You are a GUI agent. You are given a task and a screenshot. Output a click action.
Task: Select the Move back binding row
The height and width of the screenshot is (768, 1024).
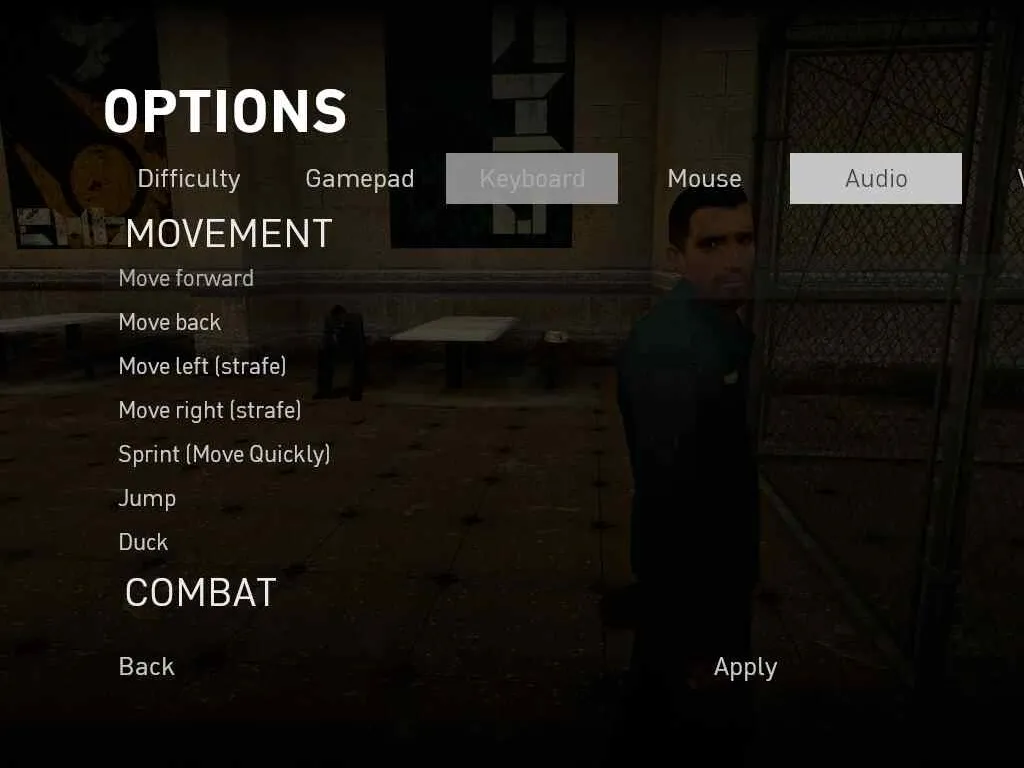click(x=170, y=322)
